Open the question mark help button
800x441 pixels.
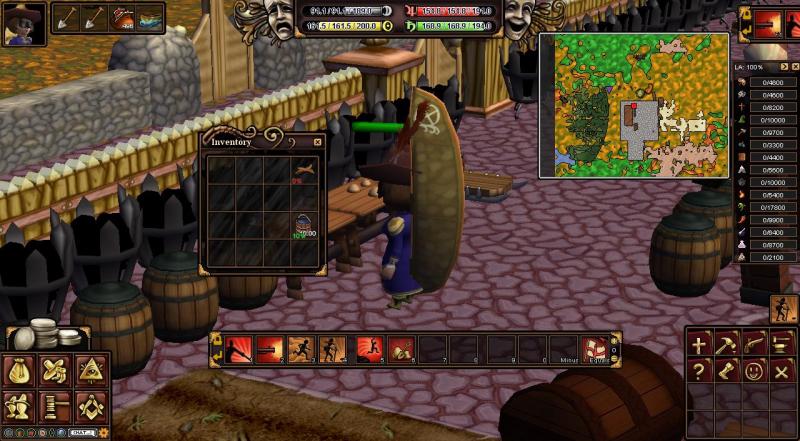pos(700,371)
